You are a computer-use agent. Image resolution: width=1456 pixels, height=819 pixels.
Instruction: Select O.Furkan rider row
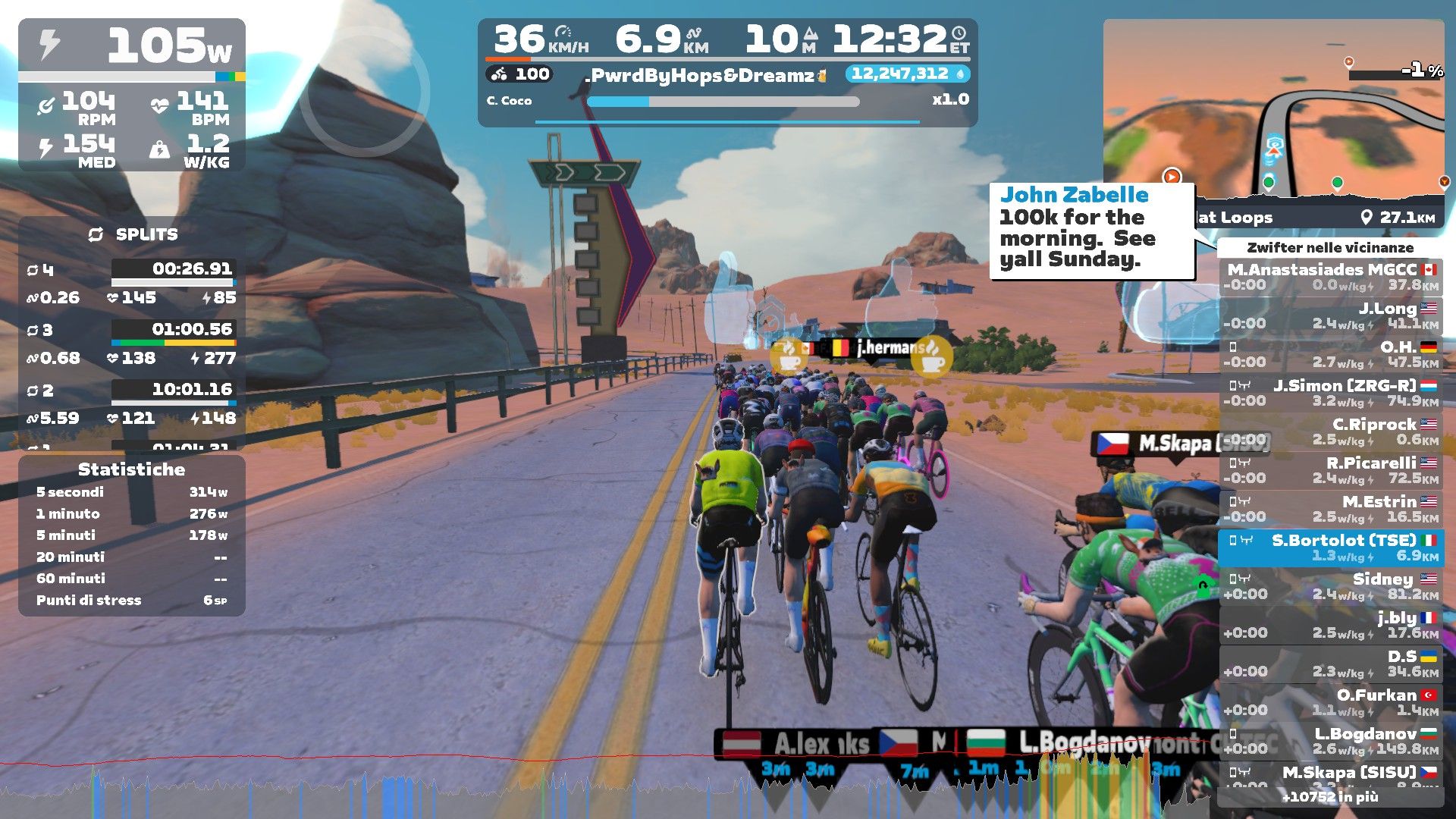pos(1331,702)
